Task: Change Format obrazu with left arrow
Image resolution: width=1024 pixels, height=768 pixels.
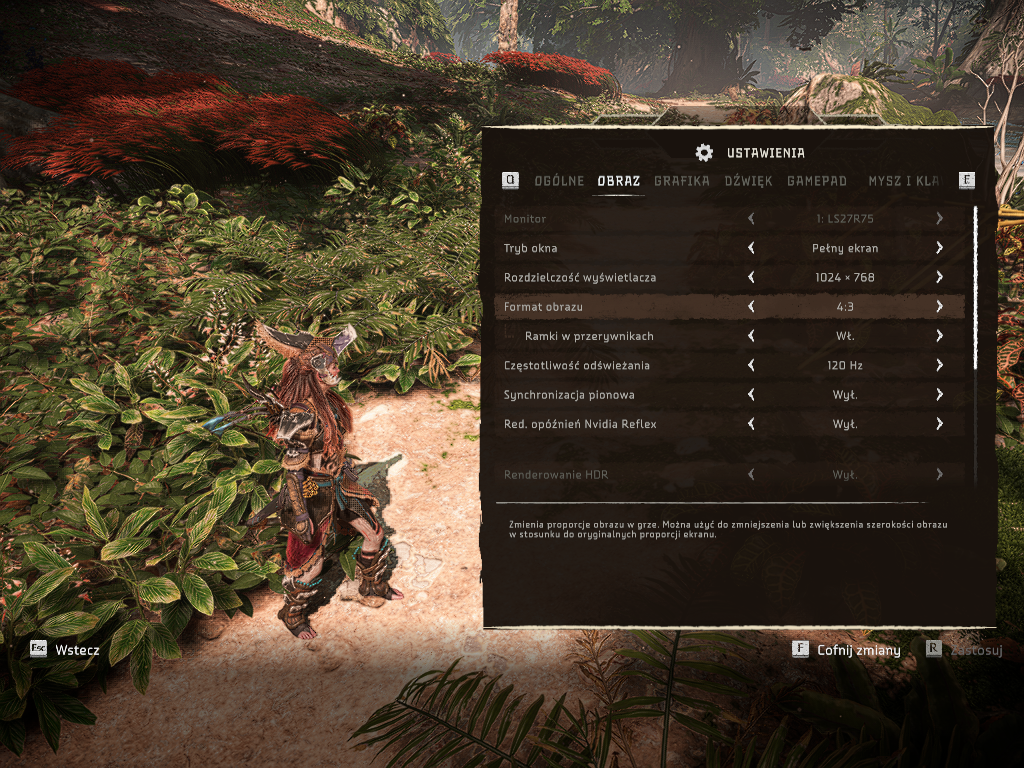Action: (x=751, y=307)
